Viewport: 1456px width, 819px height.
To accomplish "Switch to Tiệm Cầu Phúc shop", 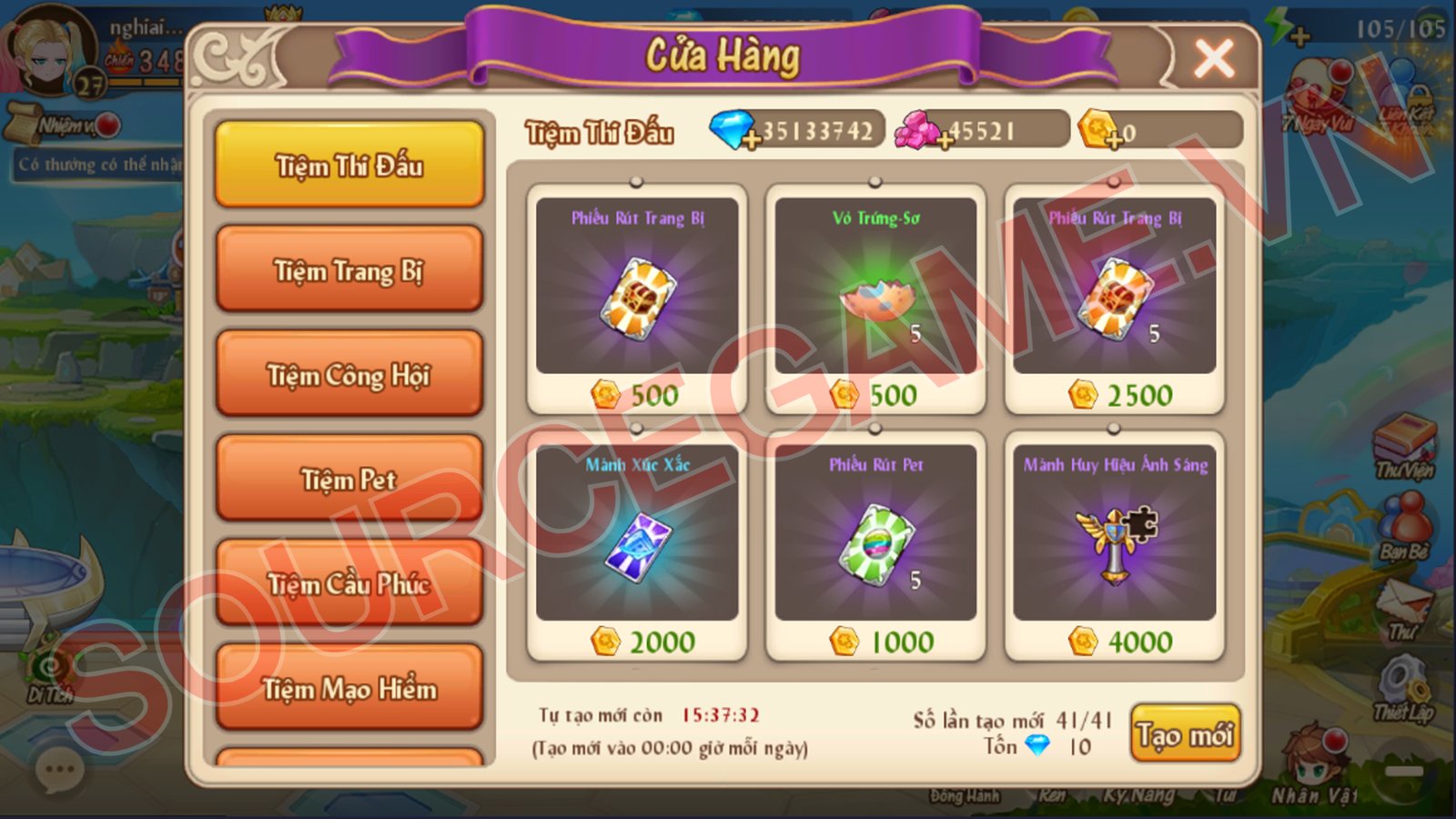I will [349, 584].
